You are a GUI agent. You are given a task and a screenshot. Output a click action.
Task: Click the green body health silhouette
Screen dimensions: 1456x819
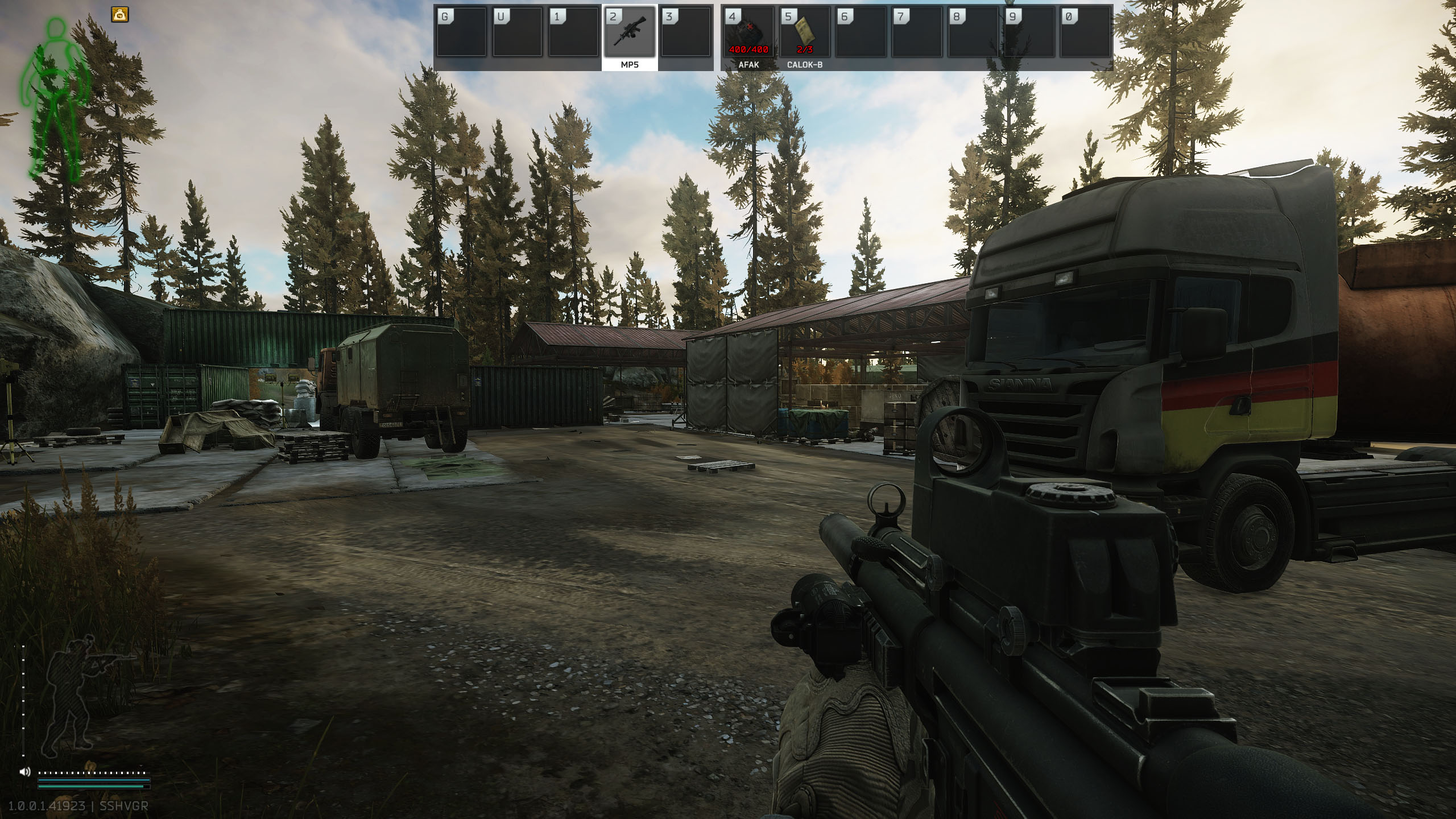click(55, 96)
